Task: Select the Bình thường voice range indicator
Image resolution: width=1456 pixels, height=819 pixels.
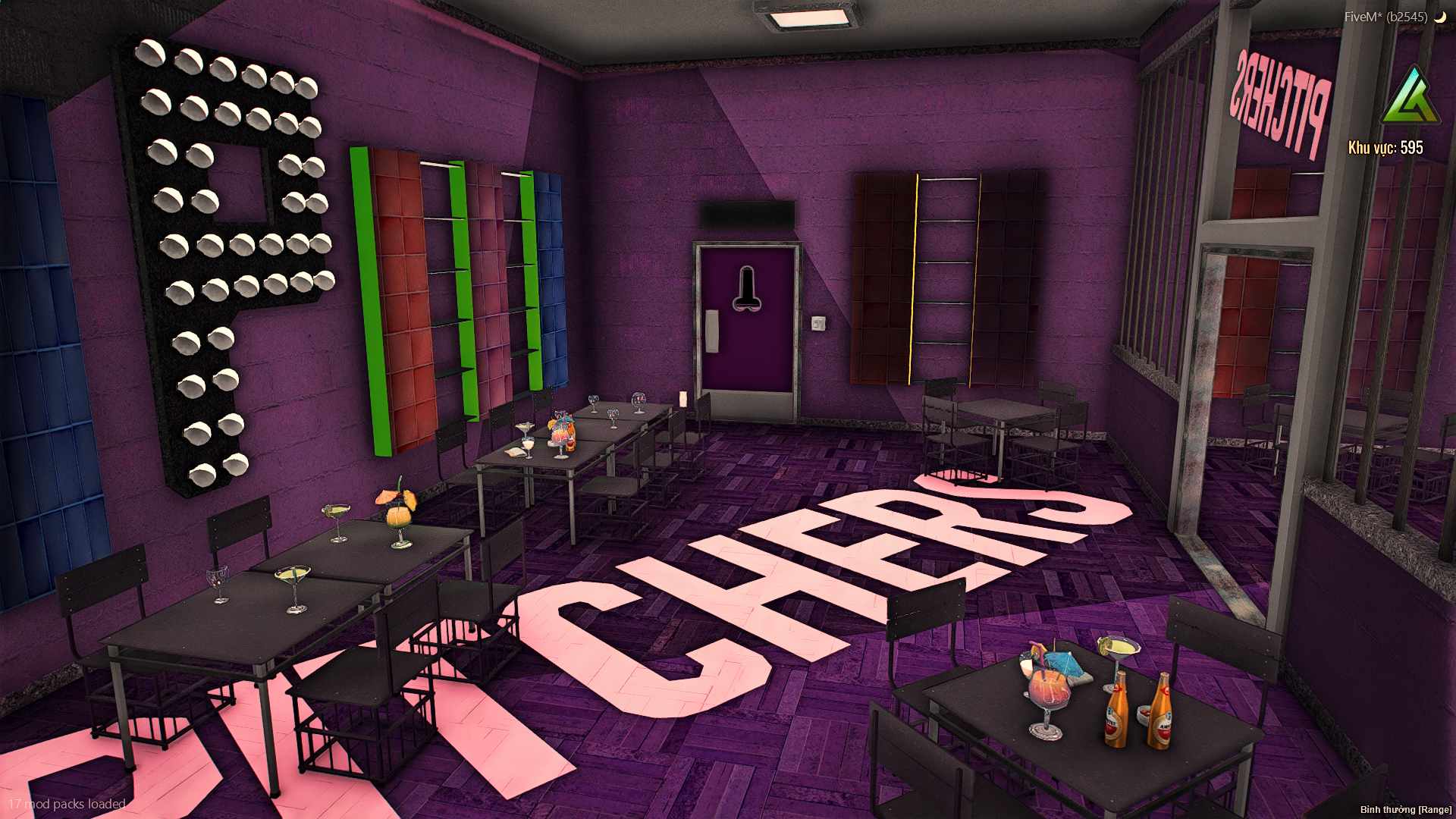Action: [x=1405, y=810]
